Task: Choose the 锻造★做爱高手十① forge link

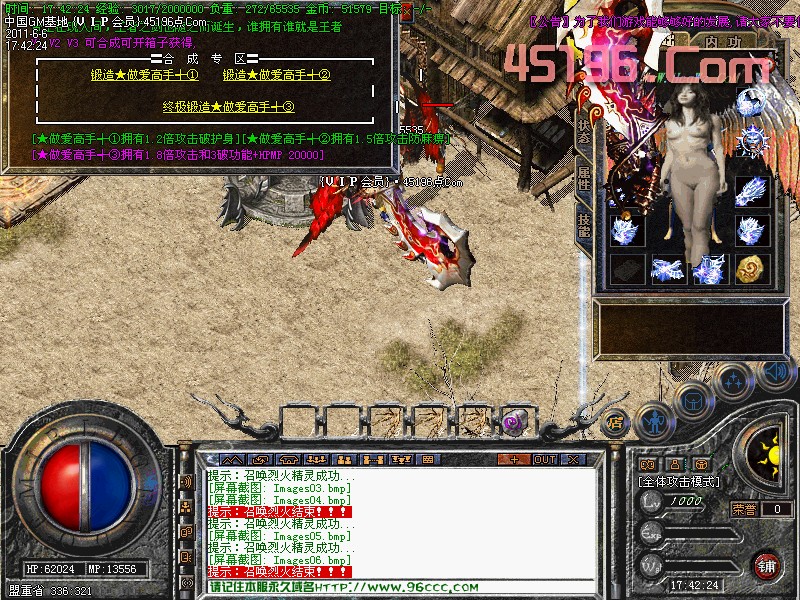Action: [144, 75]
